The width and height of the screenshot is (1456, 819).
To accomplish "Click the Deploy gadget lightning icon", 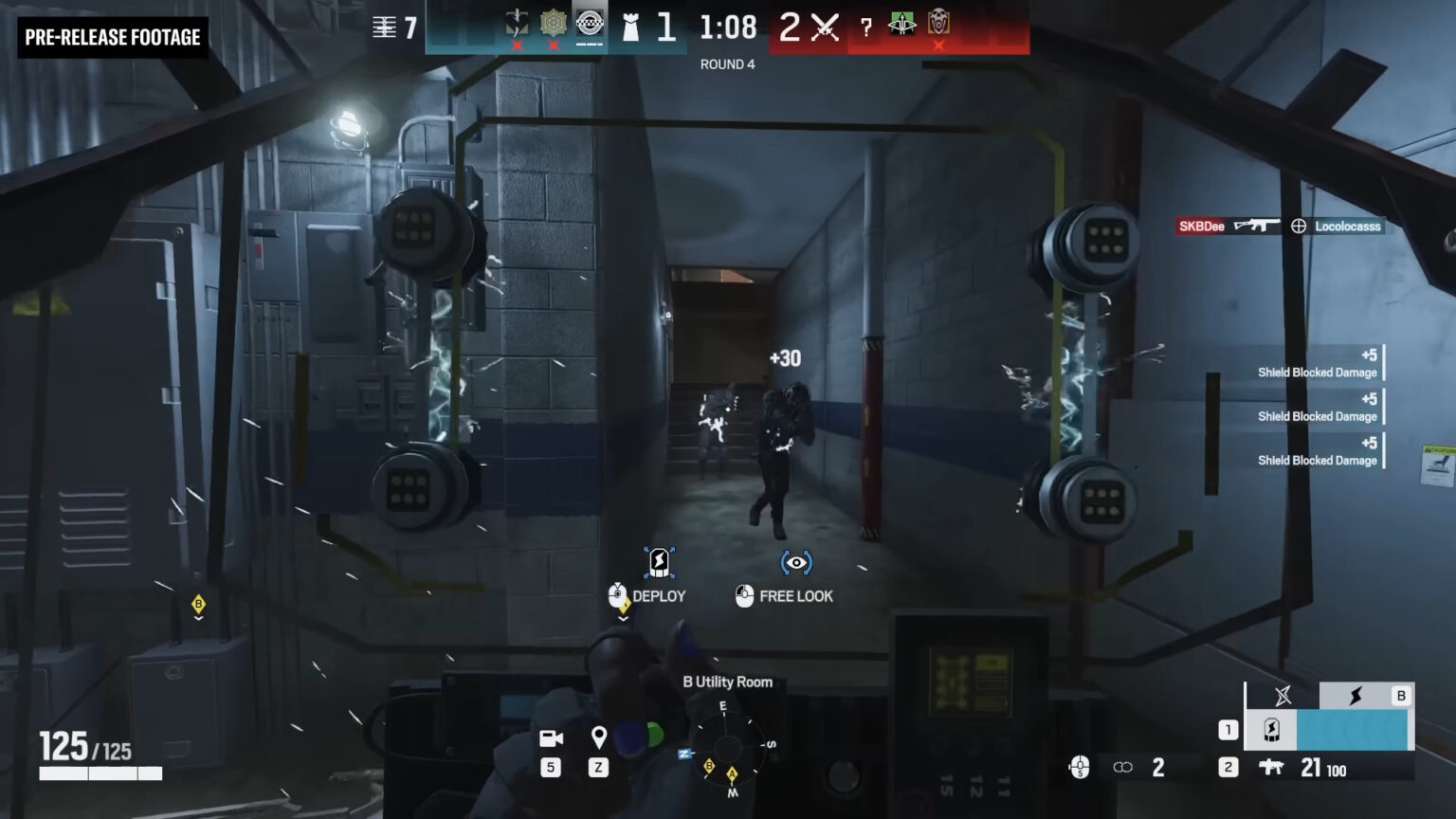I will (658, 561).
